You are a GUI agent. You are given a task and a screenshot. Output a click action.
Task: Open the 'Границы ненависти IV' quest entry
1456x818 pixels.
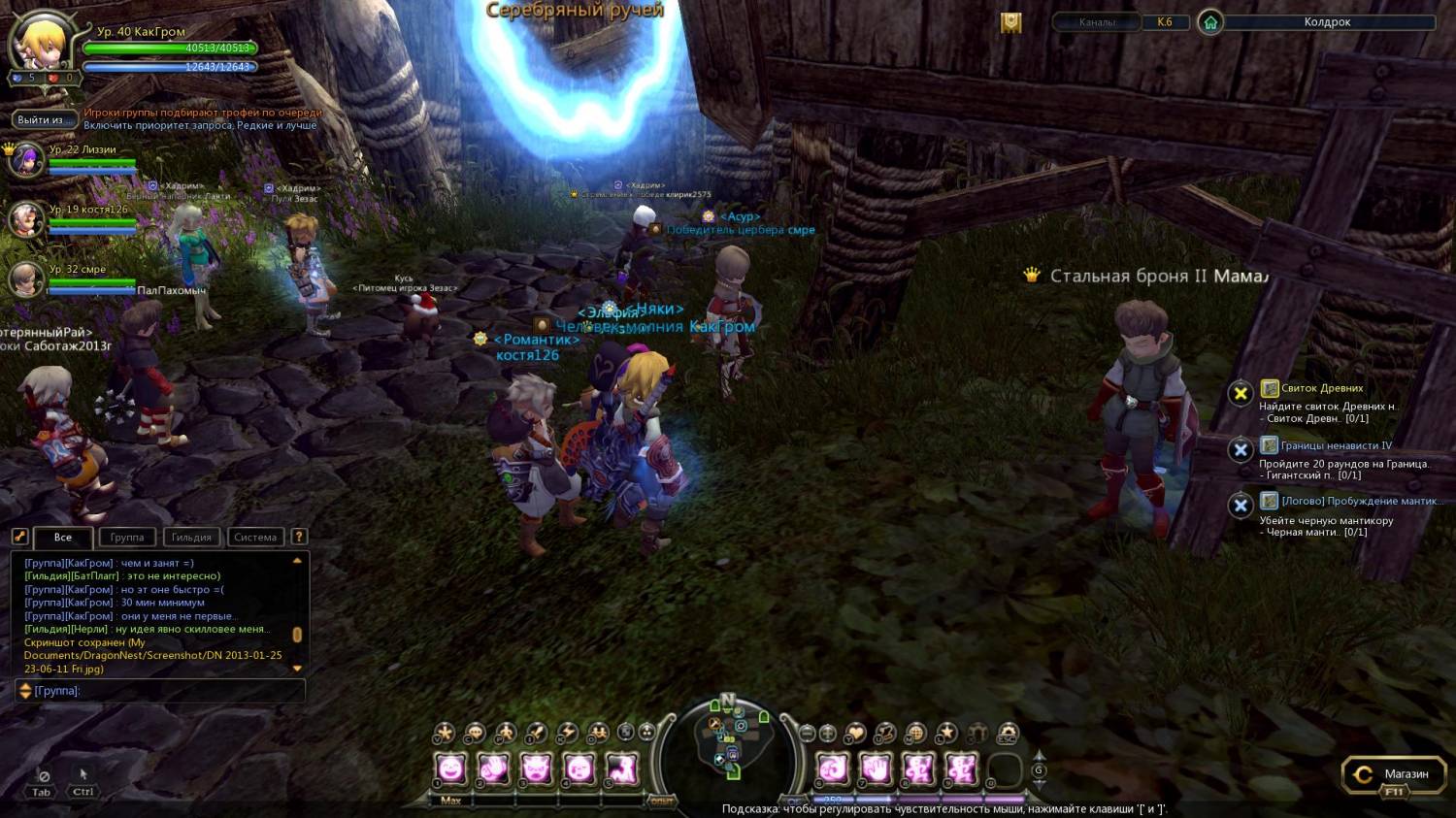pos(1335,445)
